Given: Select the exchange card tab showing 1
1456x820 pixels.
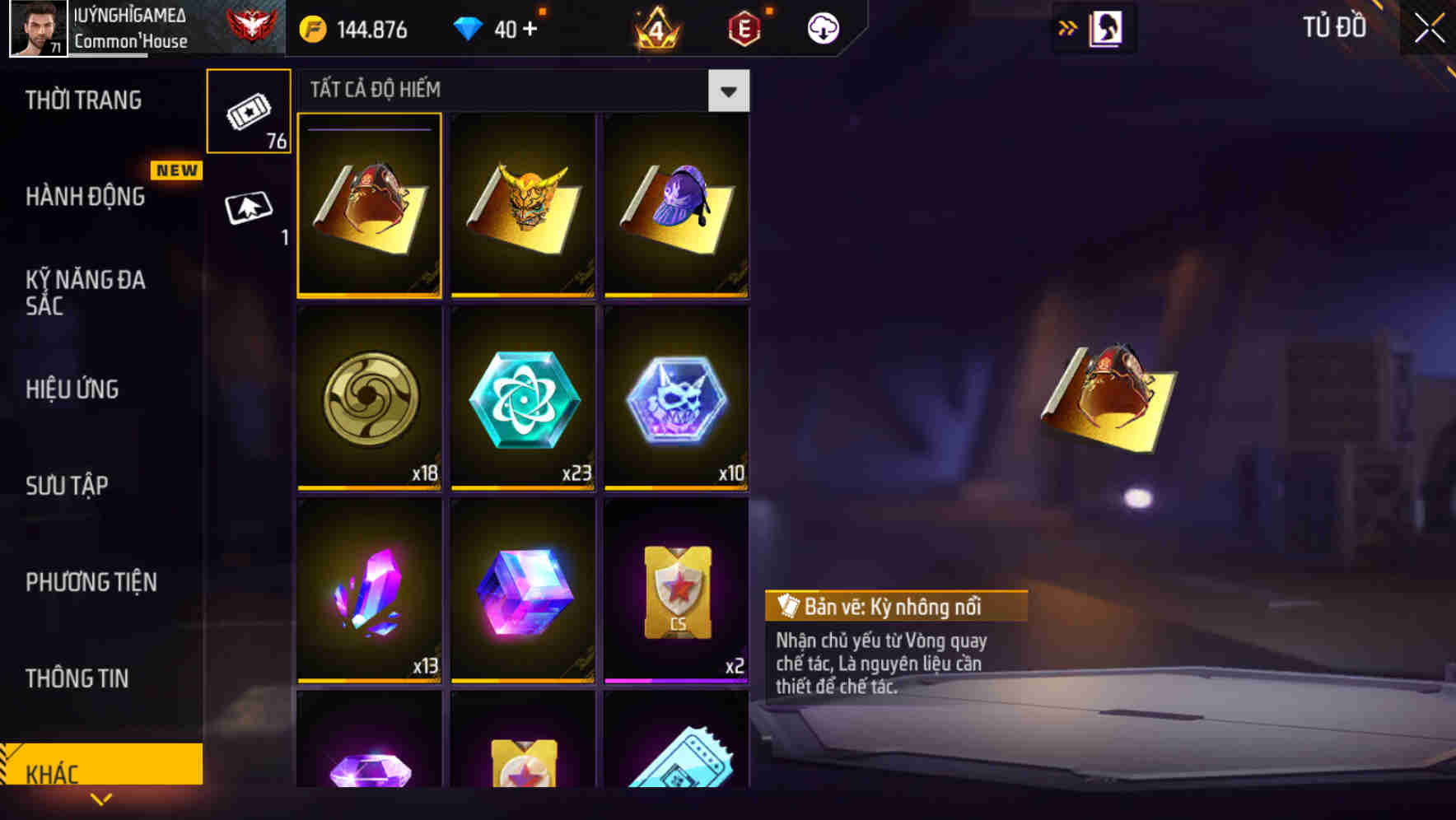Looking at the screenshot, I should pyautogui.click(x=249, y=208).
